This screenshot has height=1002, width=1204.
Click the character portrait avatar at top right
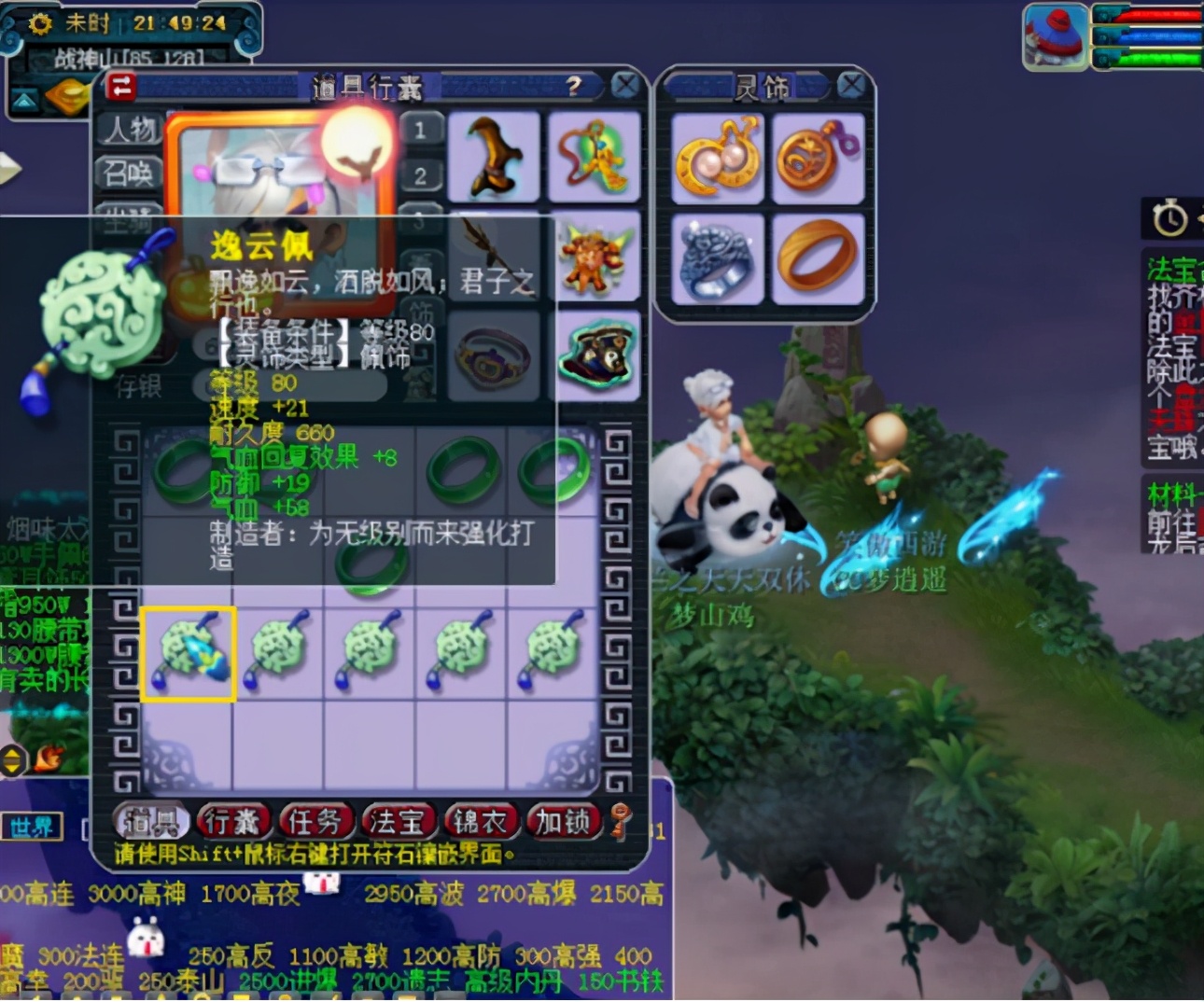[x=1056, y=35]
